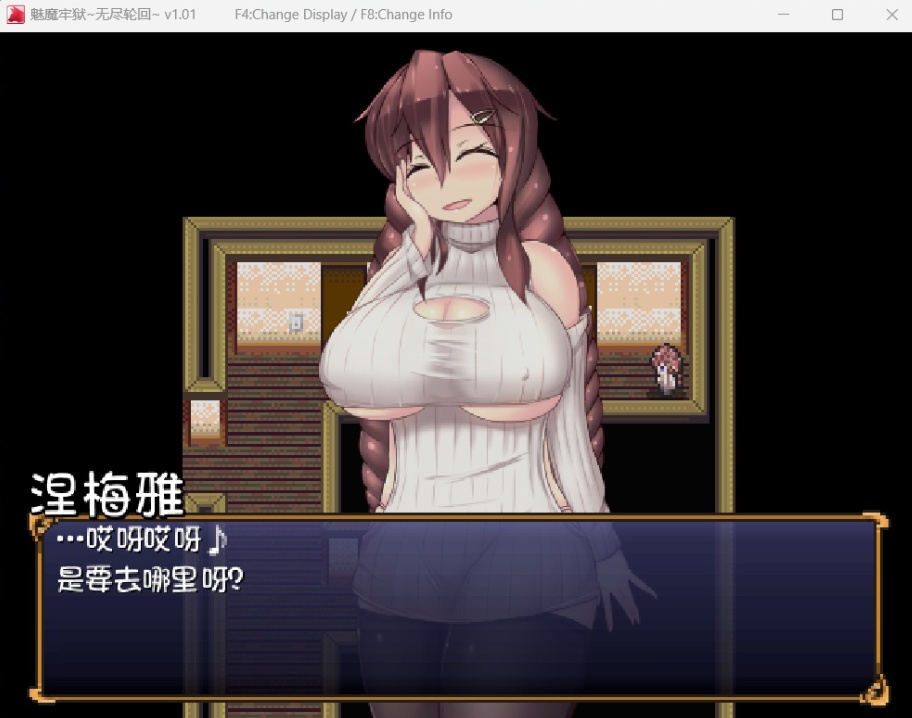Image resolution: width=912 pixels, height=718 pixels.
Task: Close the game window
Action: pyautogui.click(x=892, y=15)
